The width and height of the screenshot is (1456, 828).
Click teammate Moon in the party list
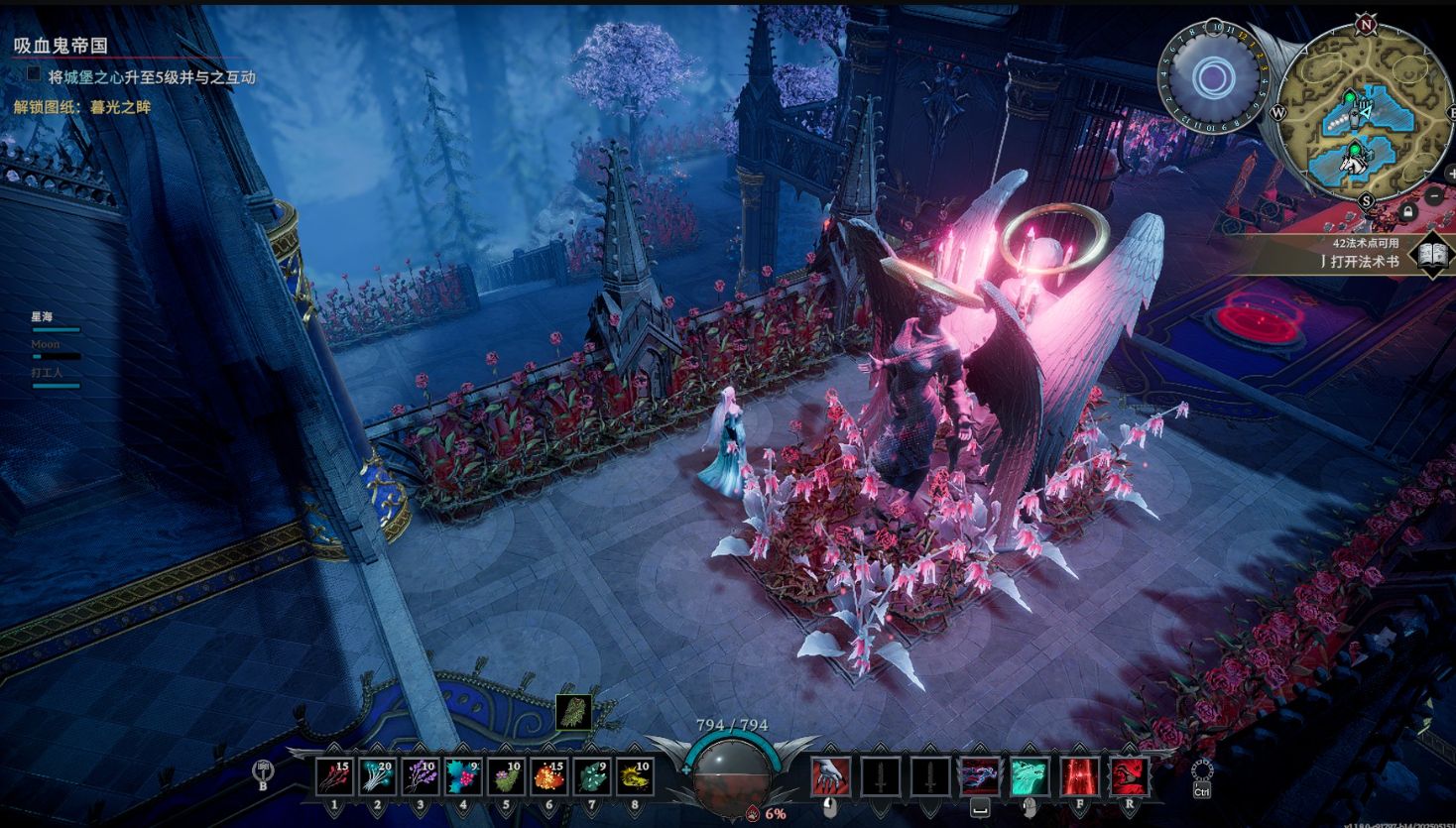46,343
